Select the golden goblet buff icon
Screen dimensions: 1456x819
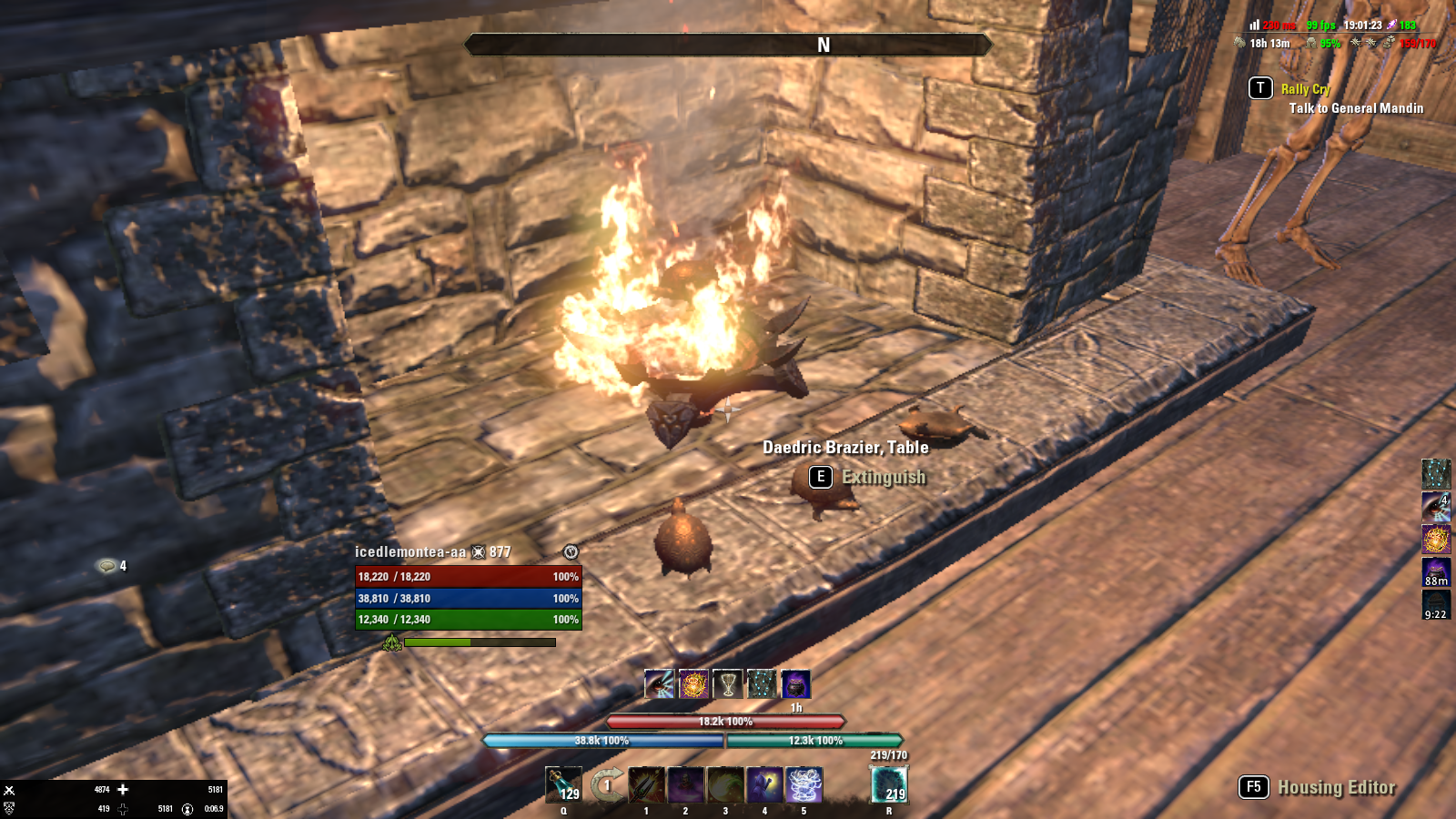tap(727, 683)
